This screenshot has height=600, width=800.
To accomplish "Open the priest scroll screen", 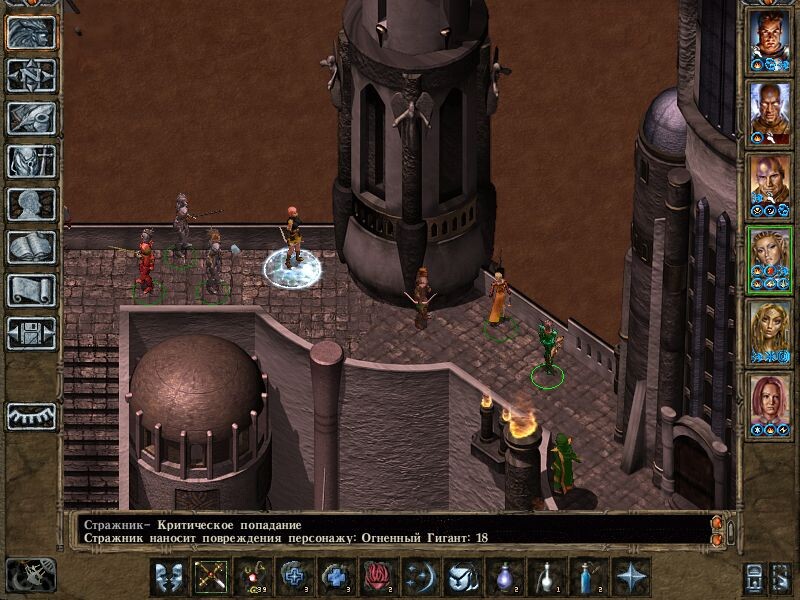I will [31, 290].
